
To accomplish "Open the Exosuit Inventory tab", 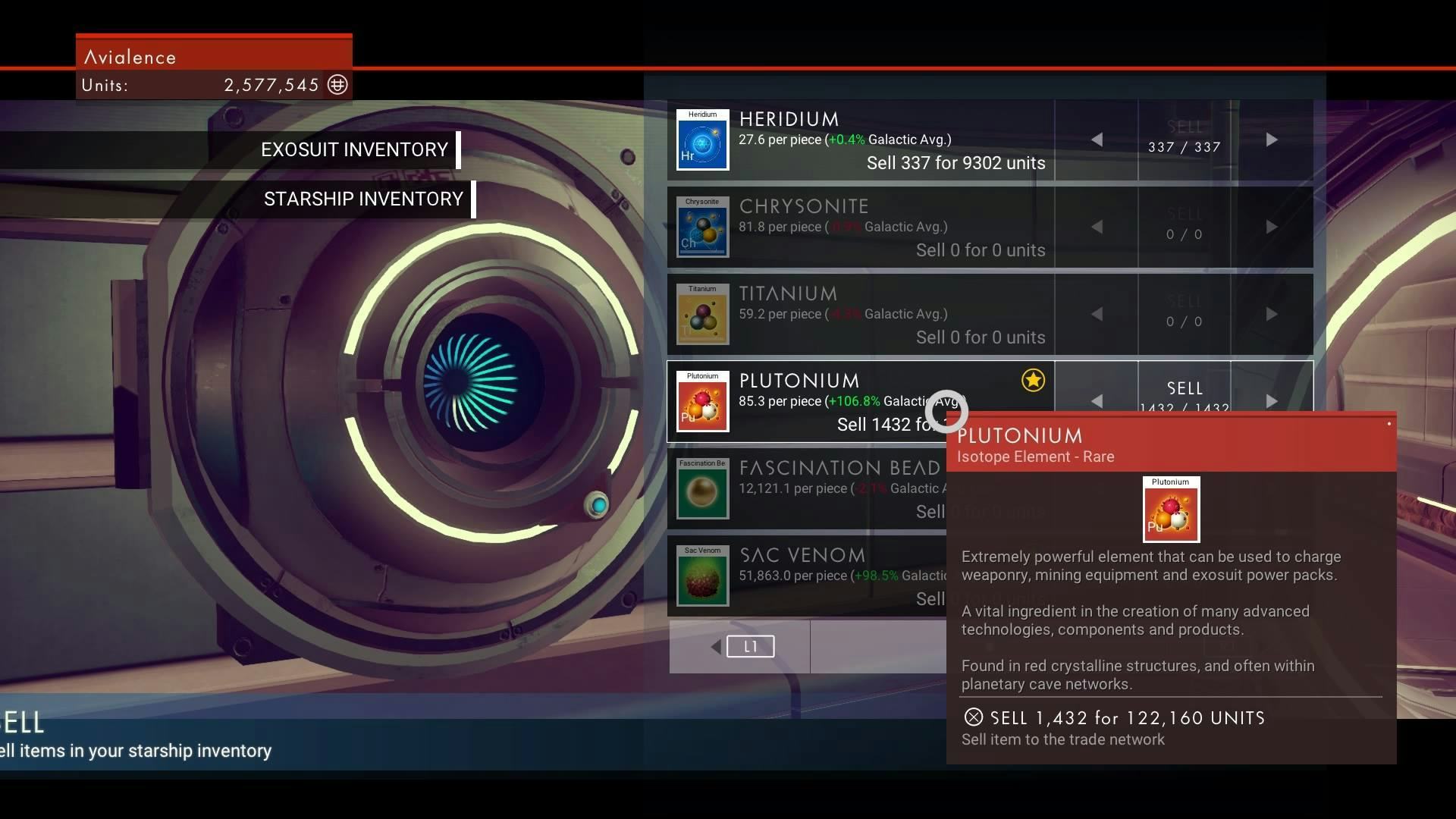I will point(355,149).
